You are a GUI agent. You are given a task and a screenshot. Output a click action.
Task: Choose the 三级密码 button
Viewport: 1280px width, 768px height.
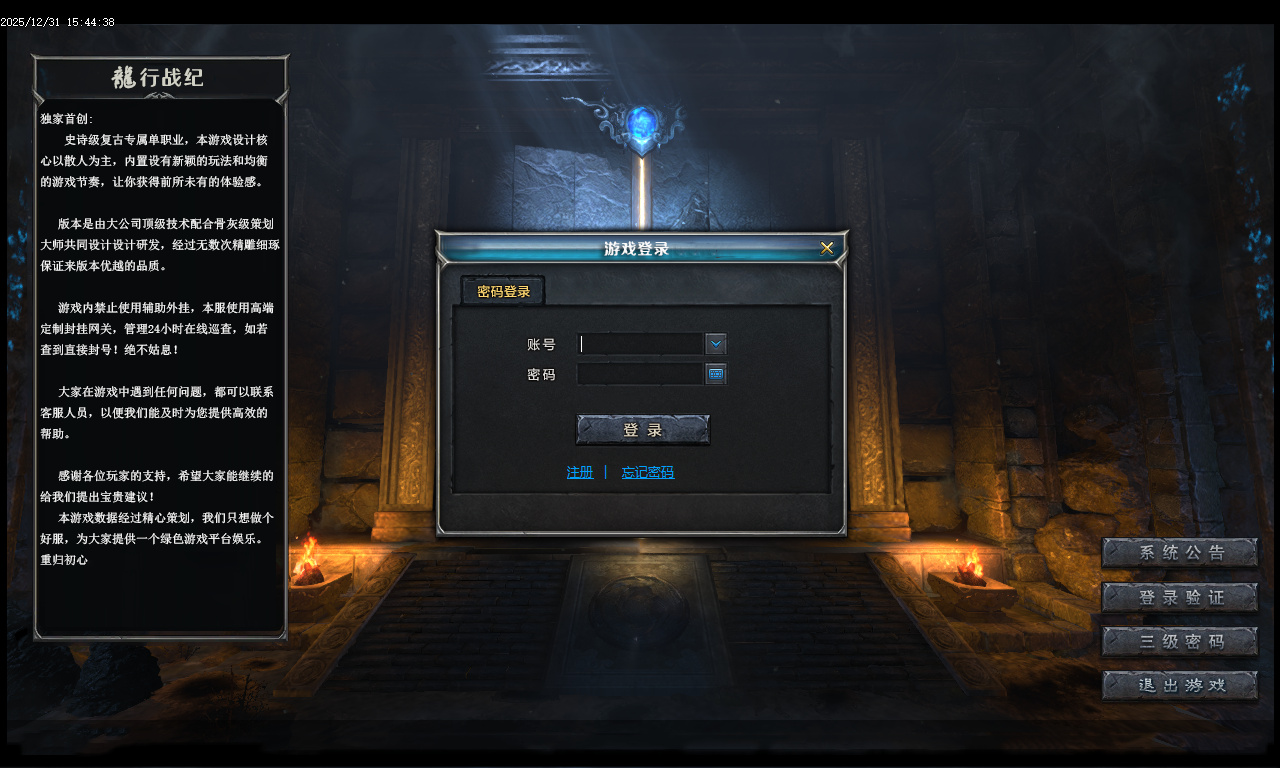(1180, 641)
